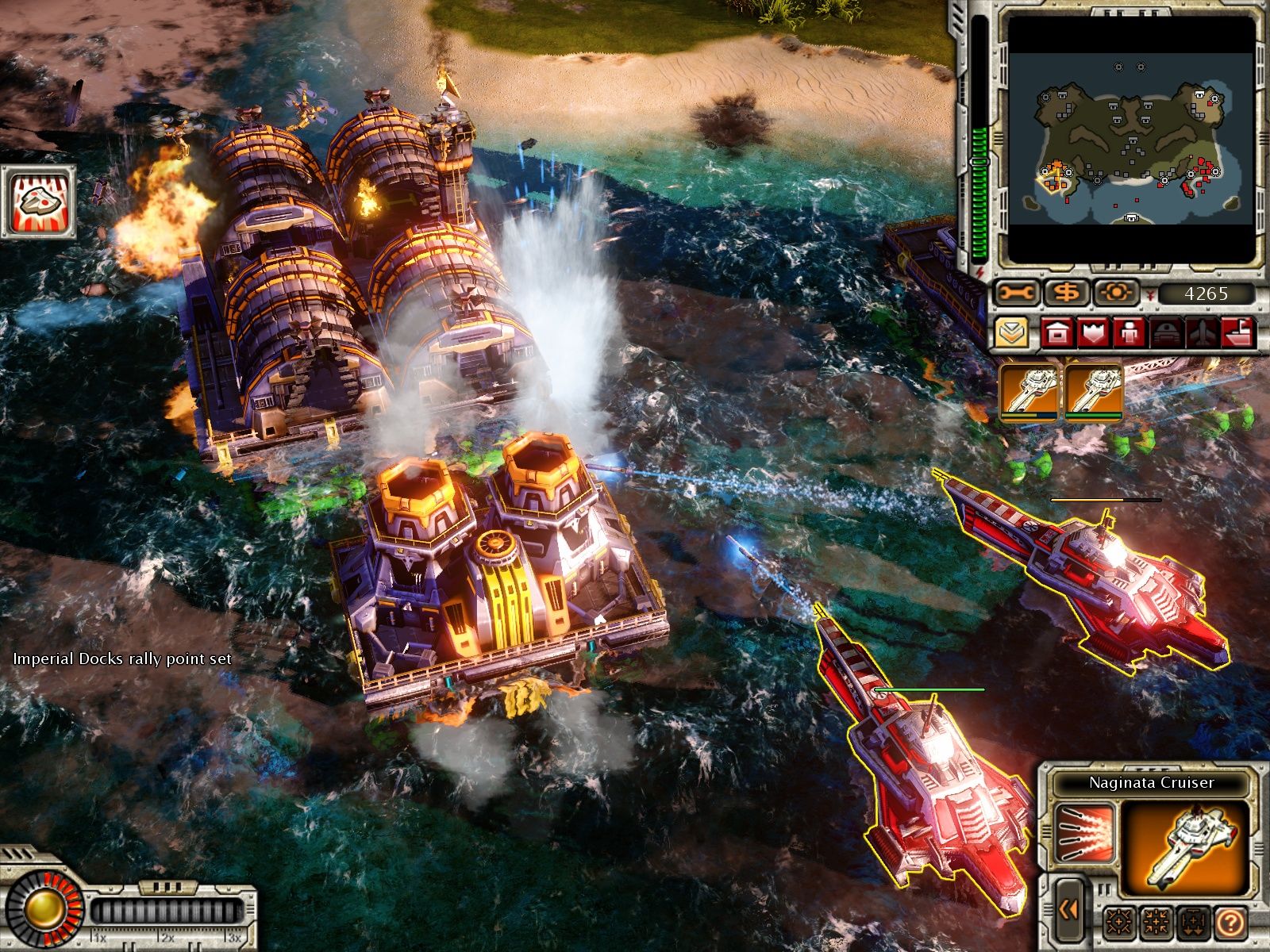Image resolution: width=1270 pixels, height=952 pixels.
Task: Click the crosshair-shaped button beside Sell
Action: 1117,294
